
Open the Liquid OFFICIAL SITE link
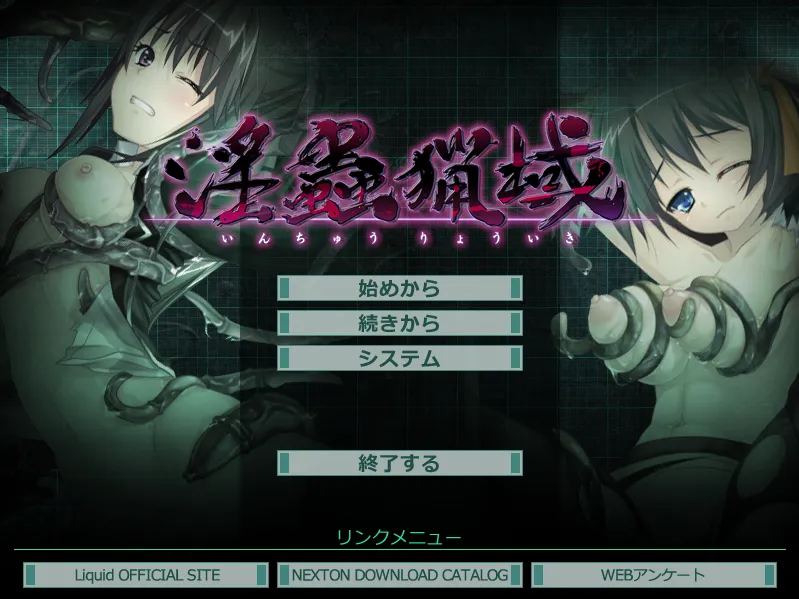tap(147, 575)
